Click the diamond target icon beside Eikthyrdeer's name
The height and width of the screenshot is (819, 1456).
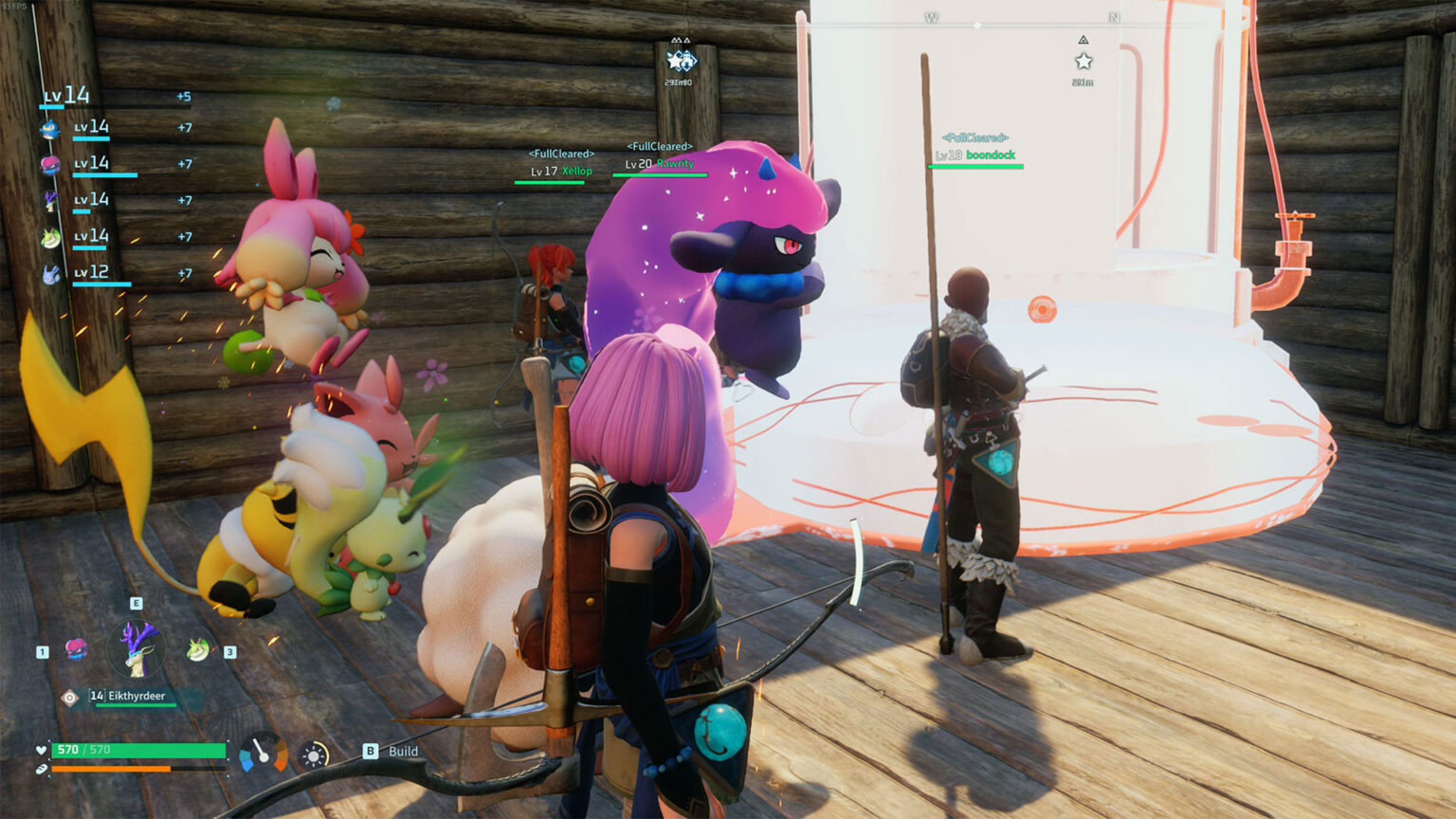pyautogui.click(x=69, y=698)
